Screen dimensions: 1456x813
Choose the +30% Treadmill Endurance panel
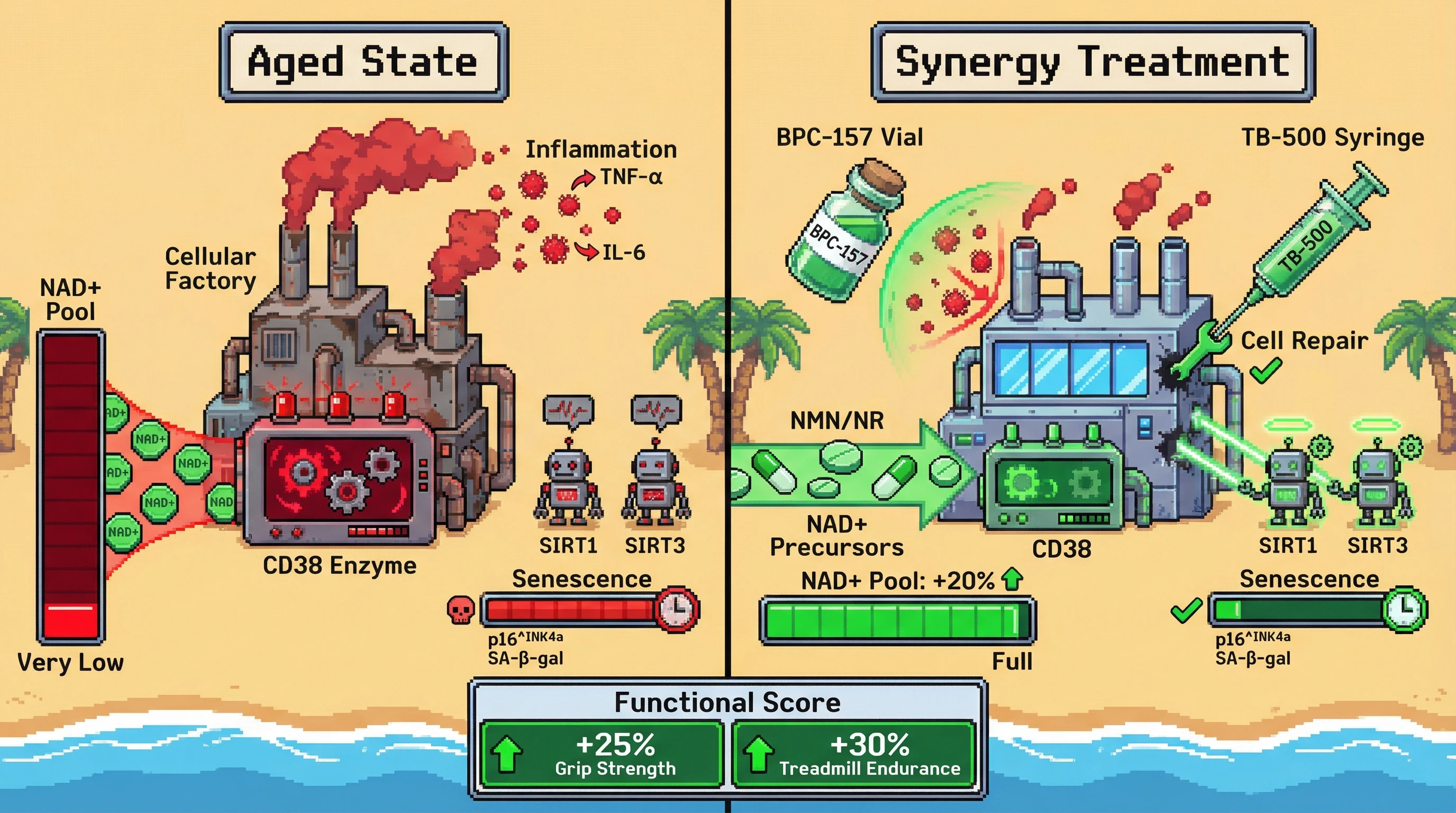[x=854, y=755]
